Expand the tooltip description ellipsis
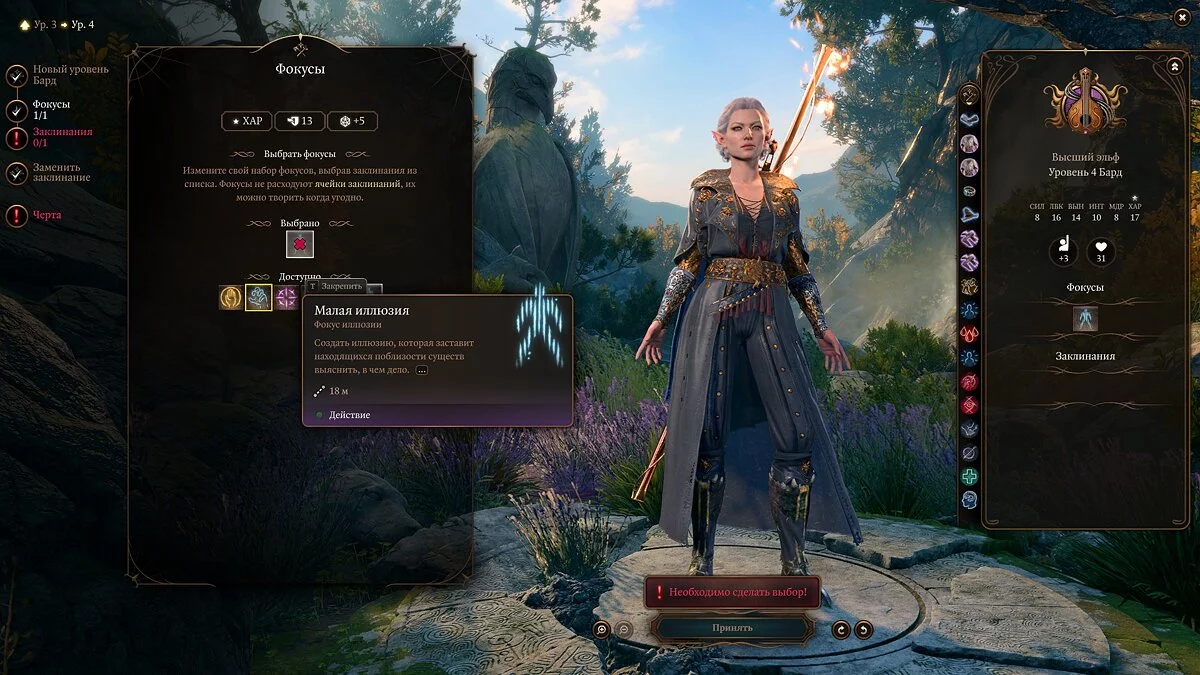Screen dimensions: 1200x675 click(422, 370)
